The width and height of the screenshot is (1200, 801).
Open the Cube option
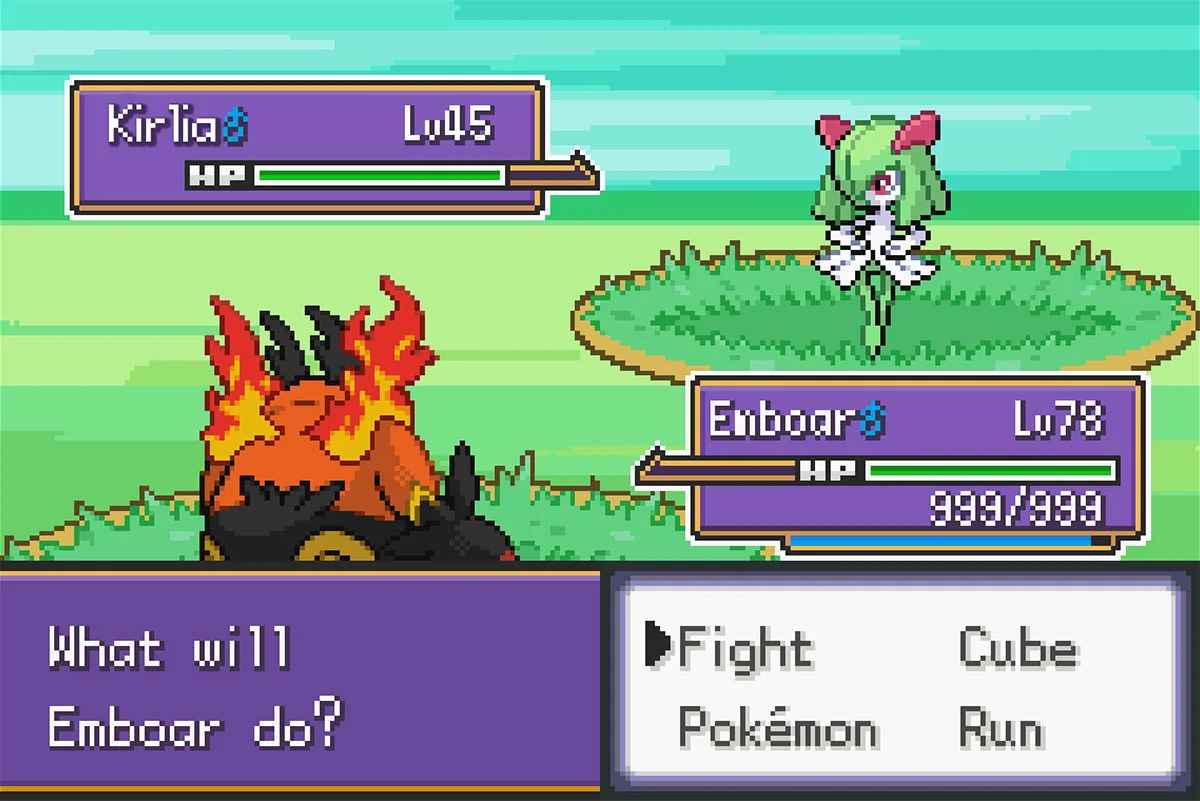point(1018,648)
